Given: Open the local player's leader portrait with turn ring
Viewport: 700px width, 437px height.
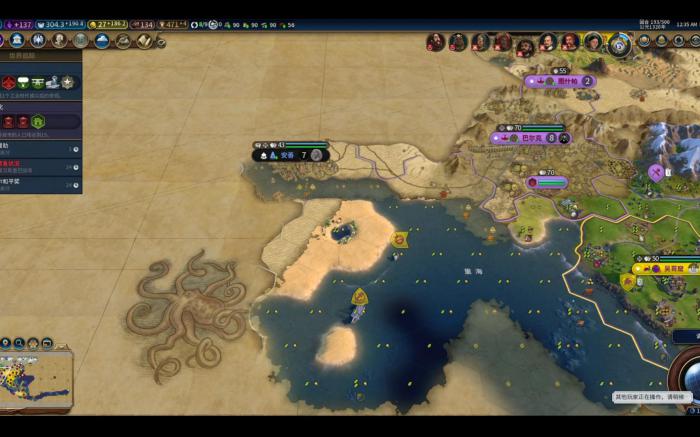Looking at the screenshot, I should point(620,43).
